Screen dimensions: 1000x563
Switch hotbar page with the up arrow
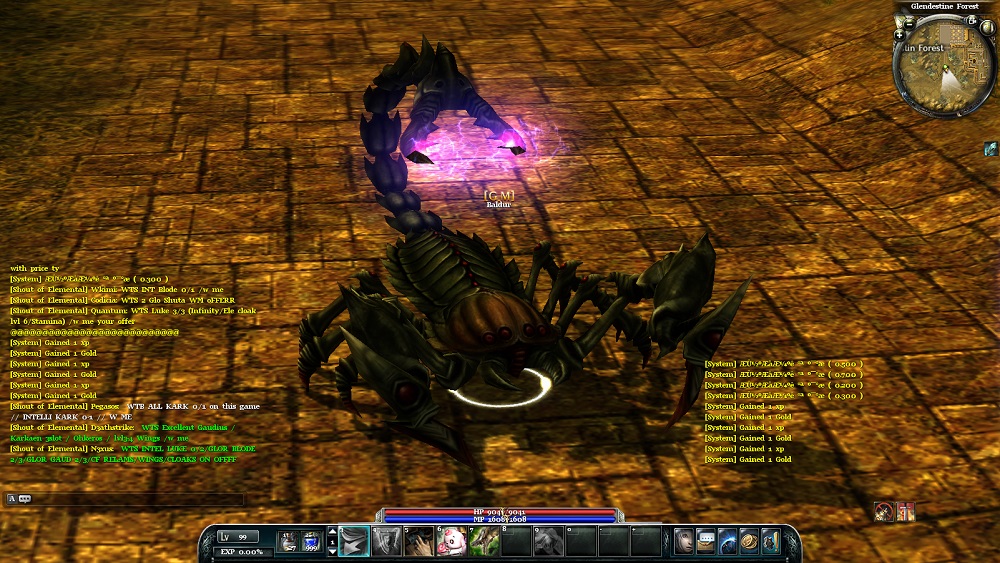332,533
